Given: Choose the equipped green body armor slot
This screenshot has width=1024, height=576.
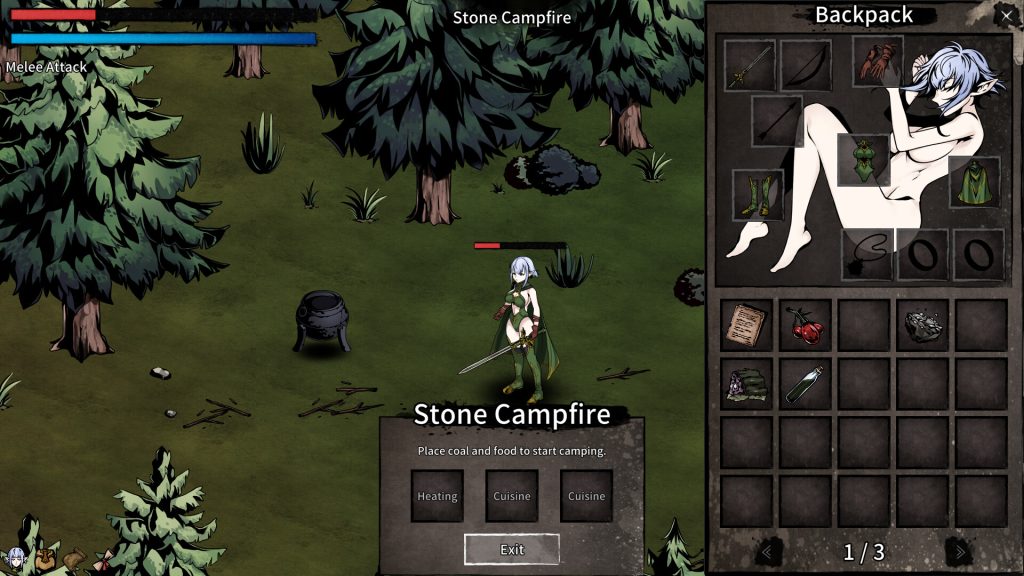Looking at the screenshot, I should tap(863, 160).
